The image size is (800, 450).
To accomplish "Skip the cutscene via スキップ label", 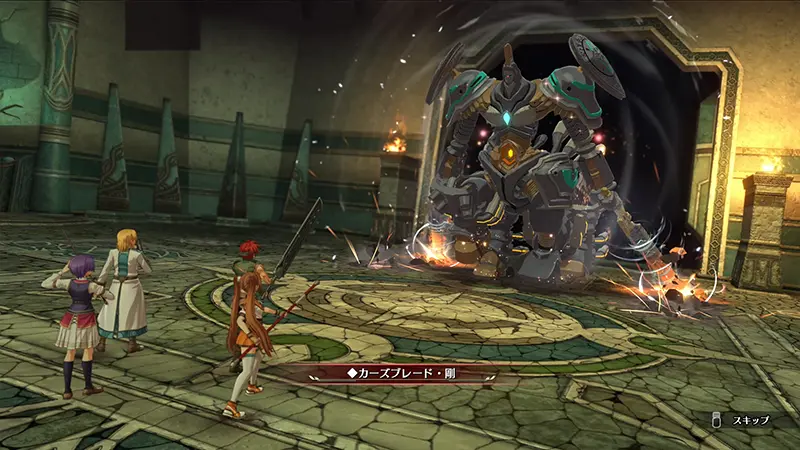I will [x=749, y=420].
